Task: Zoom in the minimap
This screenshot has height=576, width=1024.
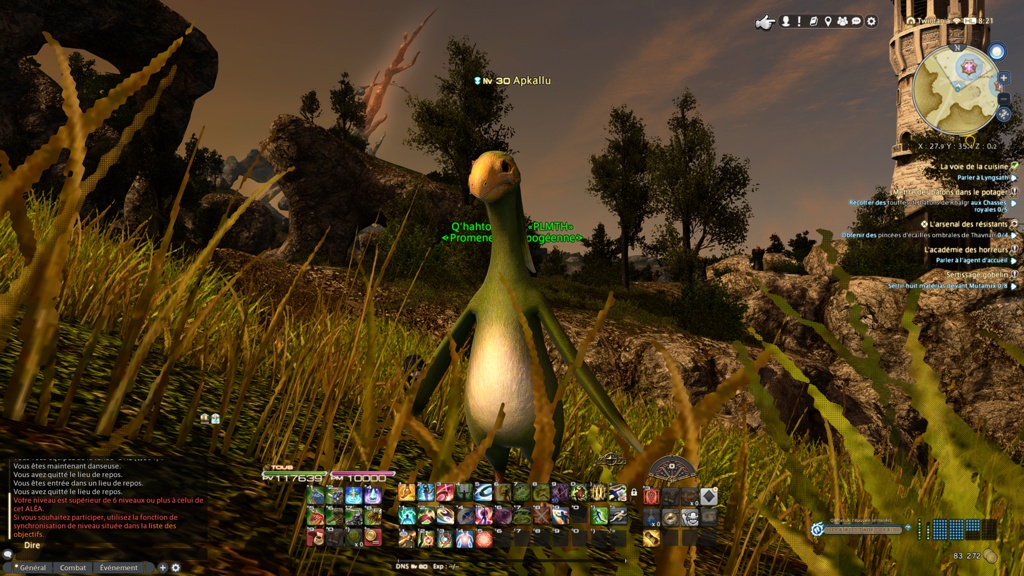Action: click(1004, 78)
